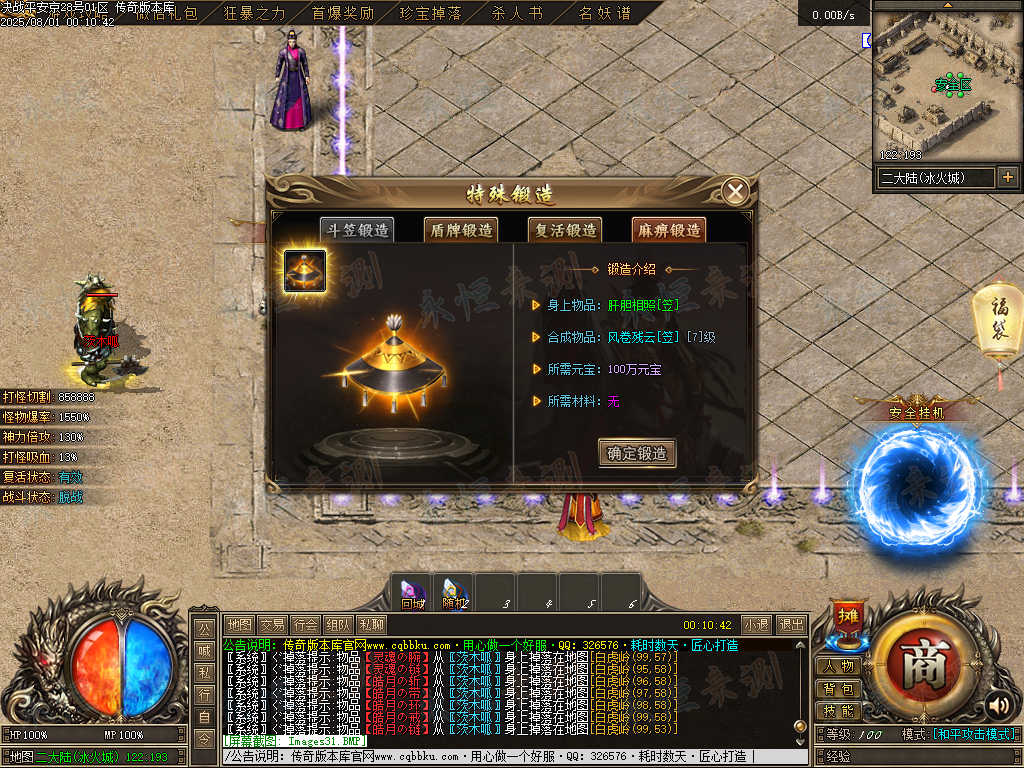Open the 狂暴之力 top menu

click(254, 13)
